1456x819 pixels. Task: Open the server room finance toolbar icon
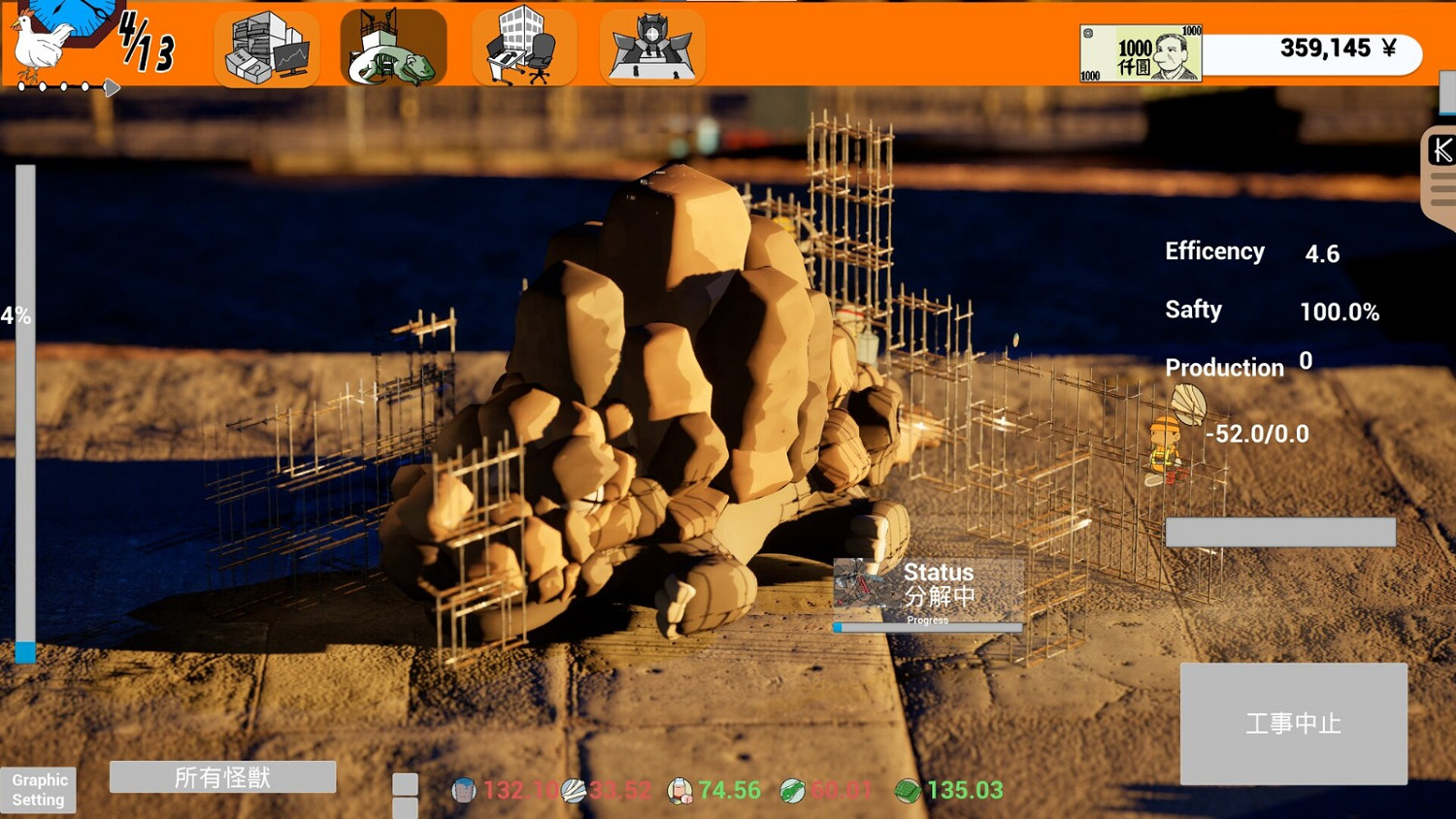pos(266,47)
